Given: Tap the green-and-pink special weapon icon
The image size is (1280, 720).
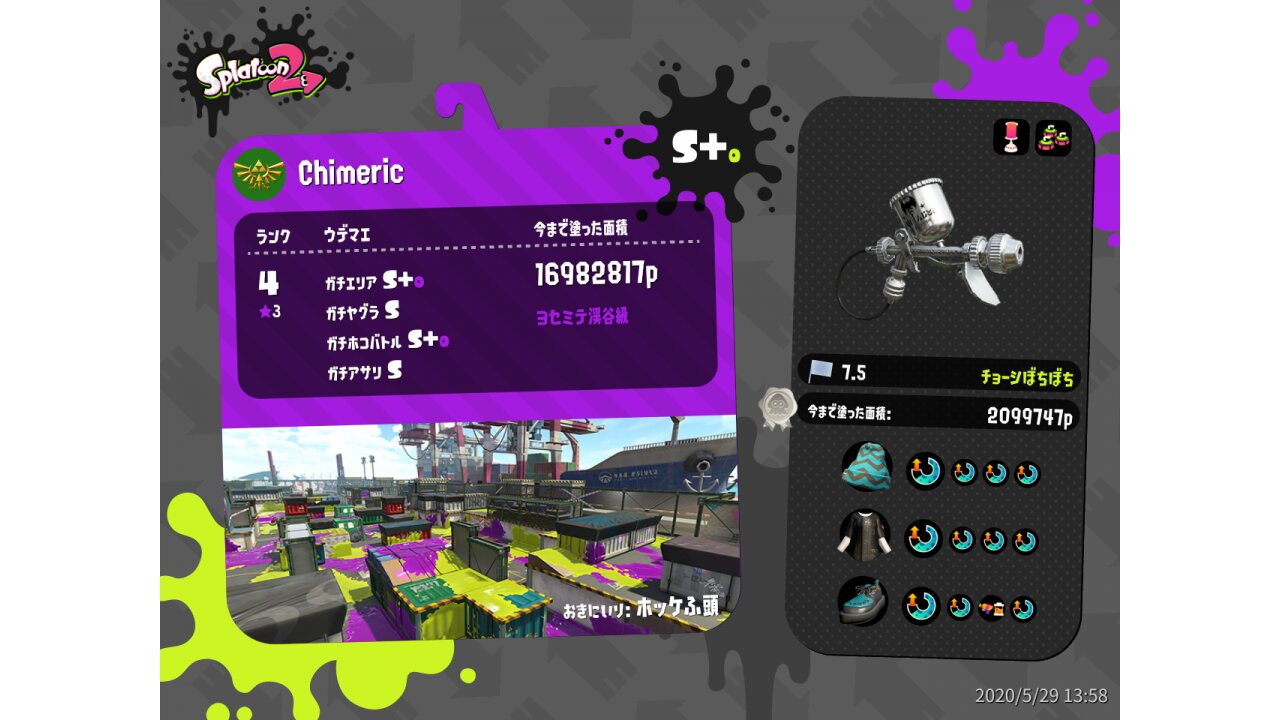Looking at the screenshot, I should [1053, 139].
